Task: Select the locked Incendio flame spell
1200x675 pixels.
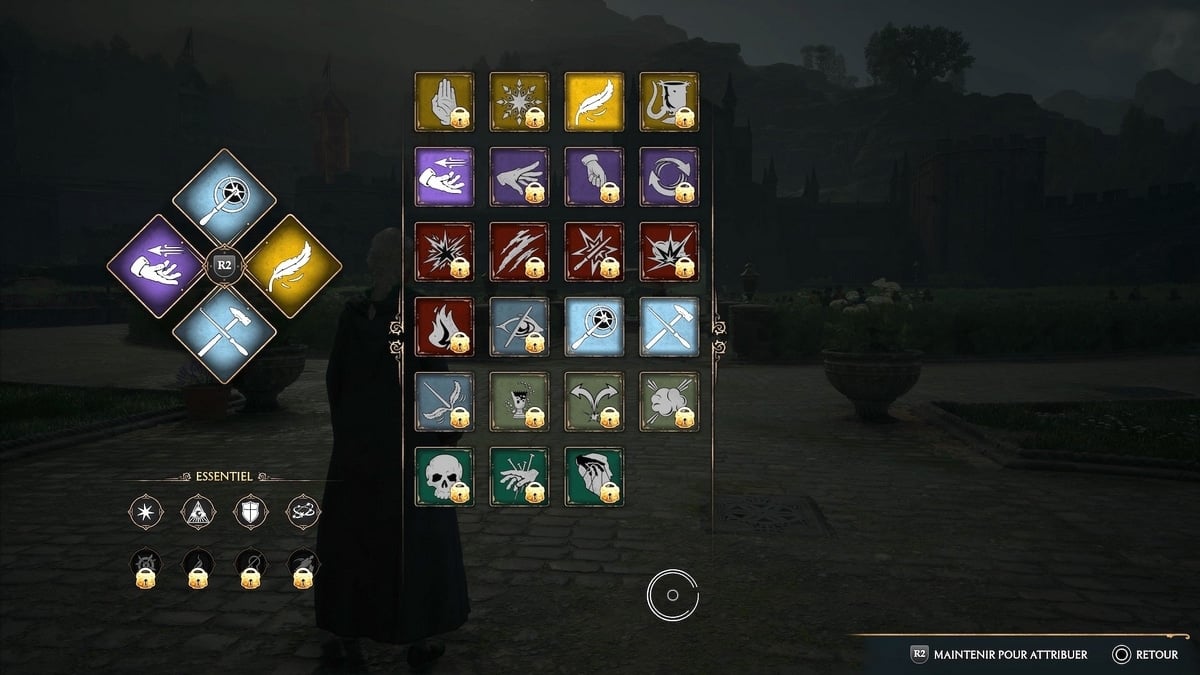Action: [443, 326]
